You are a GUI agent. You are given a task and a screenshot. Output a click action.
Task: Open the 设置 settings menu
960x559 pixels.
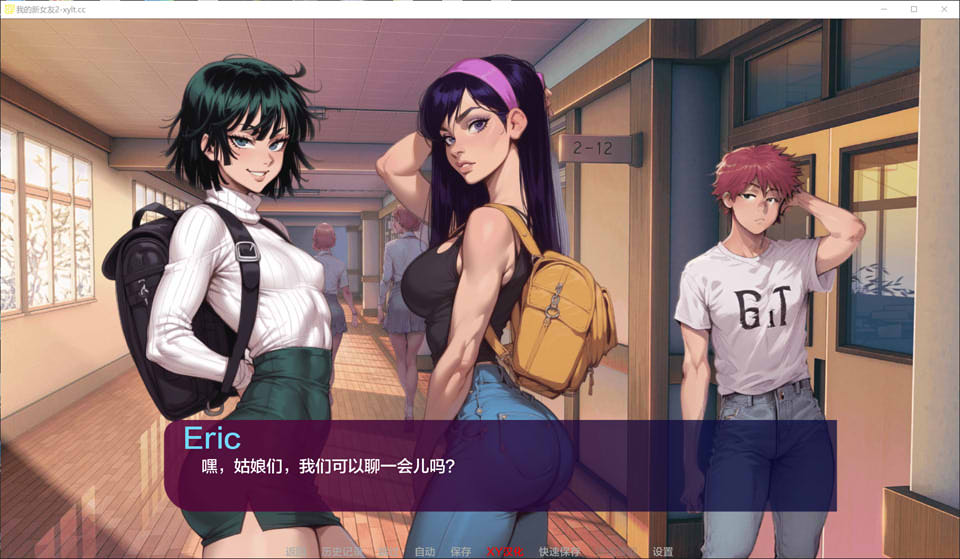[663, 551]
